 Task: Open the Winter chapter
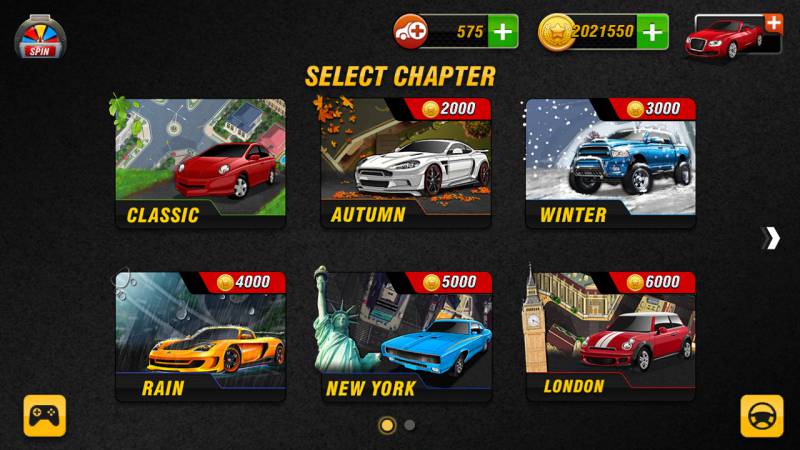610,162
